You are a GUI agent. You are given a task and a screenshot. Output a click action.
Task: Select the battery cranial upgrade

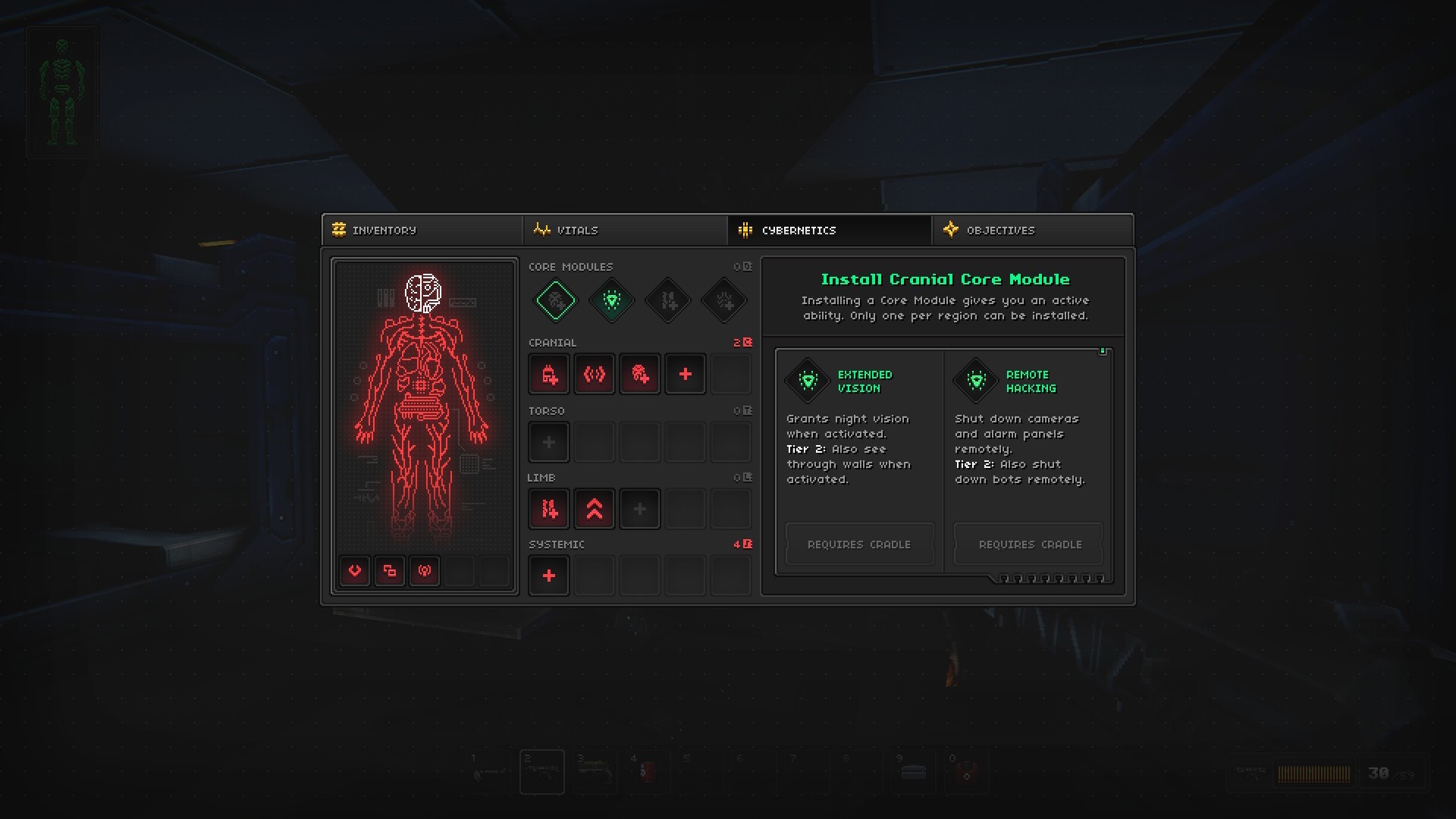pos(549,374)
